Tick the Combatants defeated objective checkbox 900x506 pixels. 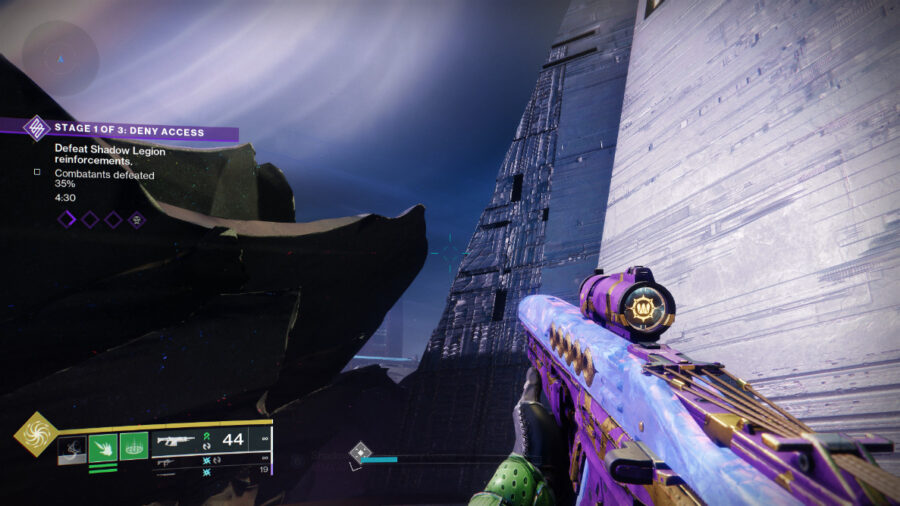(x=37, y=172)
